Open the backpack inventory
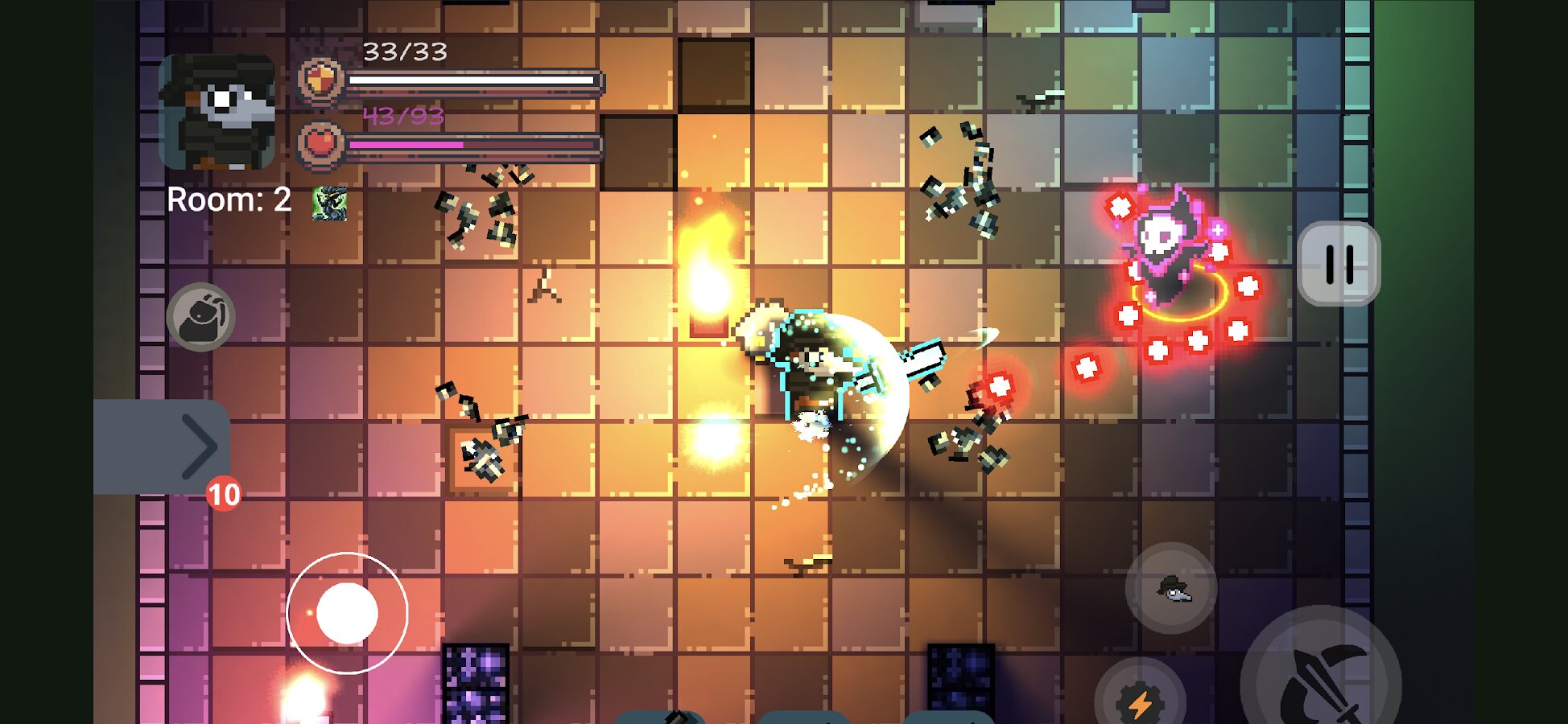The image size is (1568, 724). [x=201, y=317]
